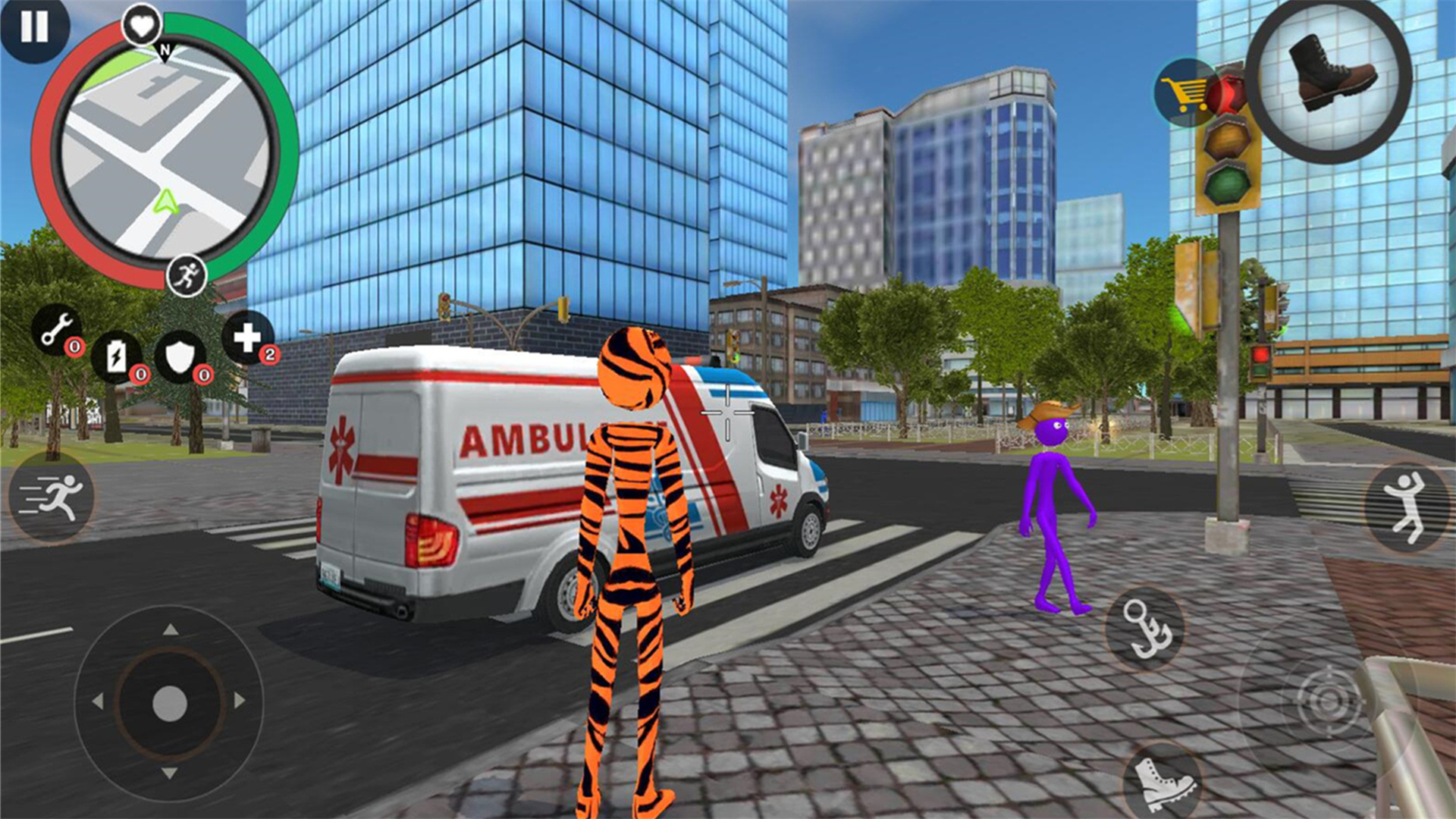
Task: Tap the heart health icon above the minimap
Action: 140,25
